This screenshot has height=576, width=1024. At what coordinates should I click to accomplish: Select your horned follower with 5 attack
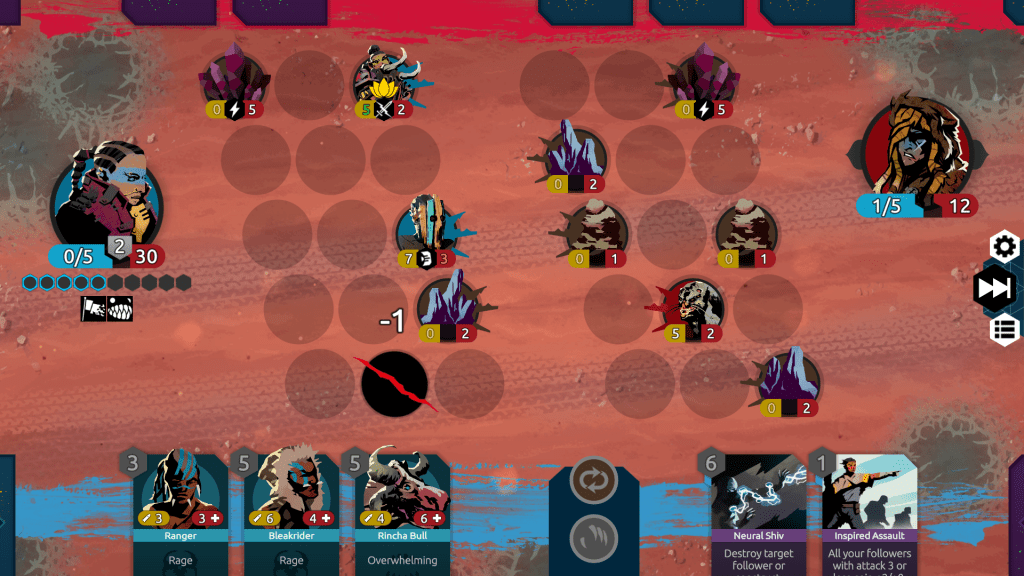(x=385, y=80)
